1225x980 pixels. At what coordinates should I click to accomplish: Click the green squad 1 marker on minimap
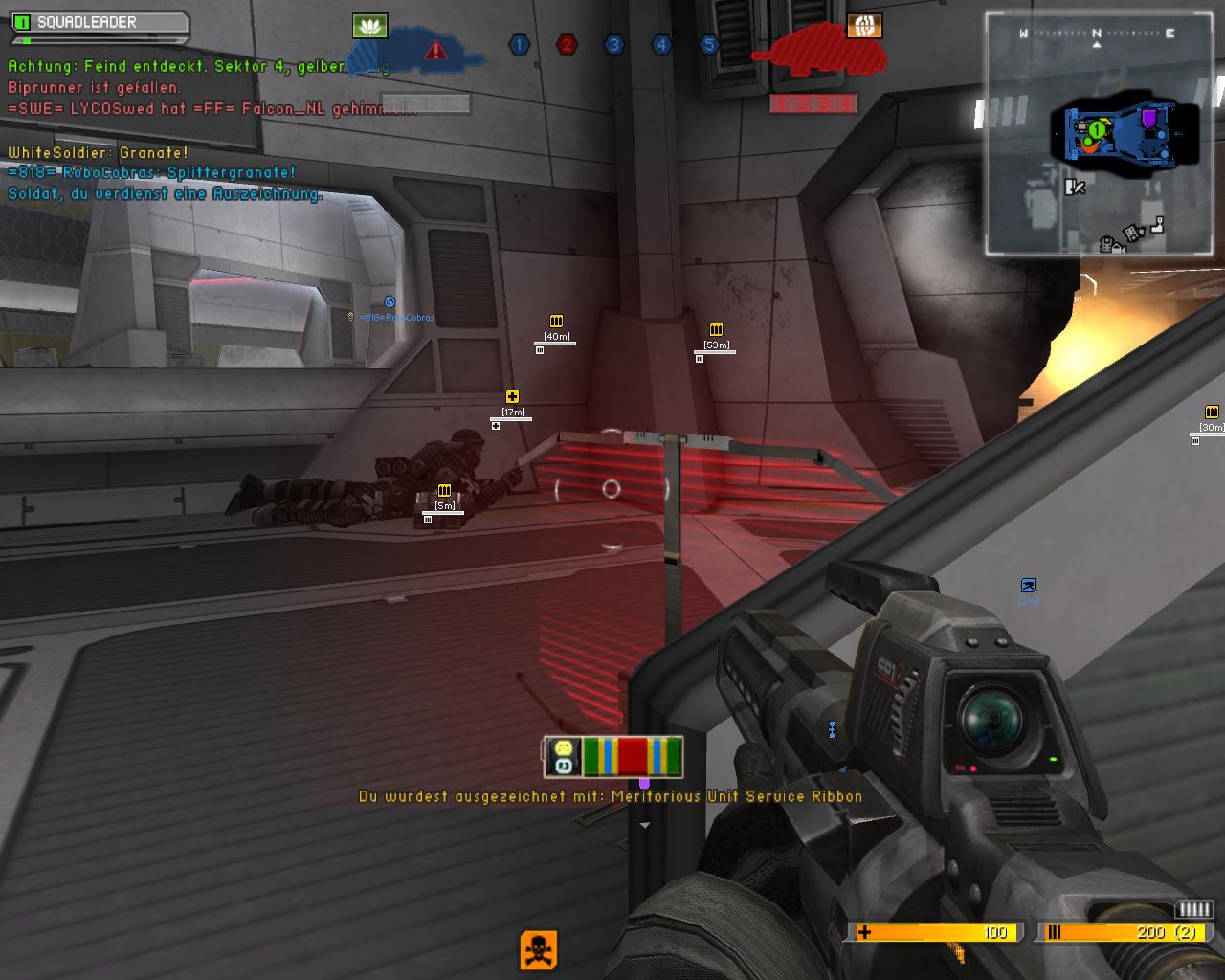click(x=1097, y=128)
